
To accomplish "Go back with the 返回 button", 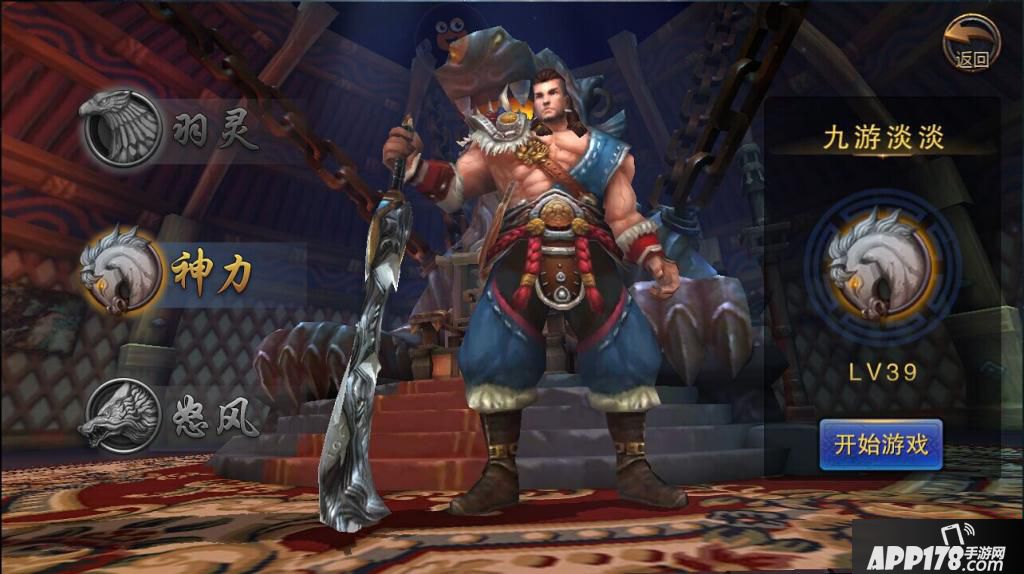I will pos(971,43).
